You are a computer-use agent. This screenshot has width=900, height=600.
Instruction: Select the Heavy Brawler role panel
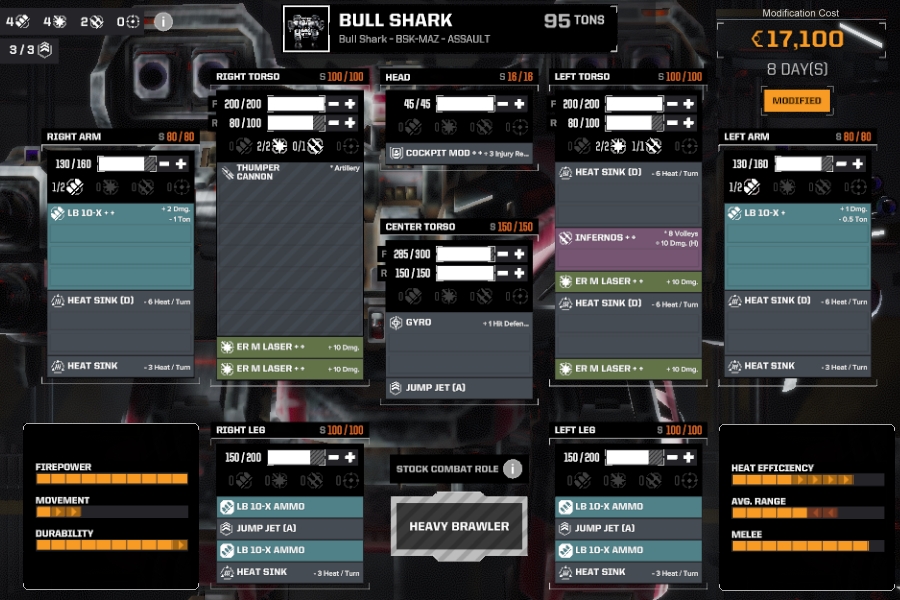click(458, 527)
